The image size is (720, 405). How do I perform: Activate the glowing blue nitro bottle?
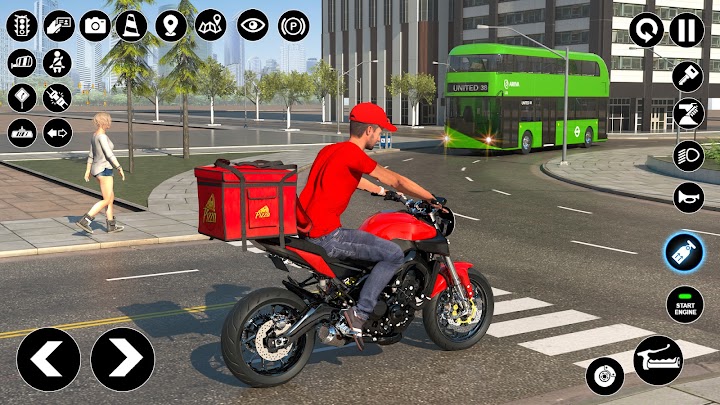coord(685,251)
